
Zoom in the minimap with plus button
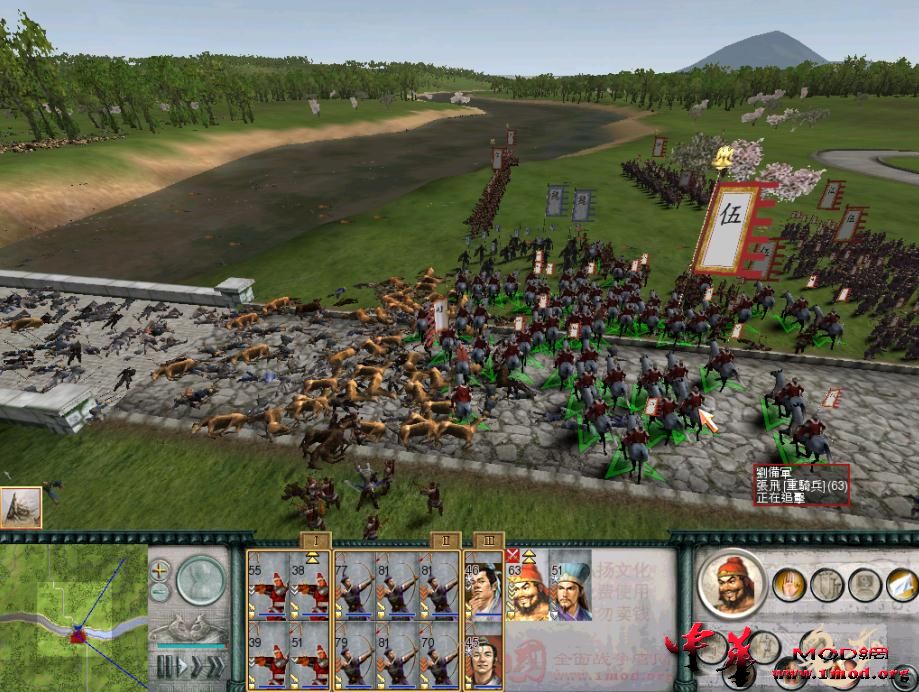(159, 571)
